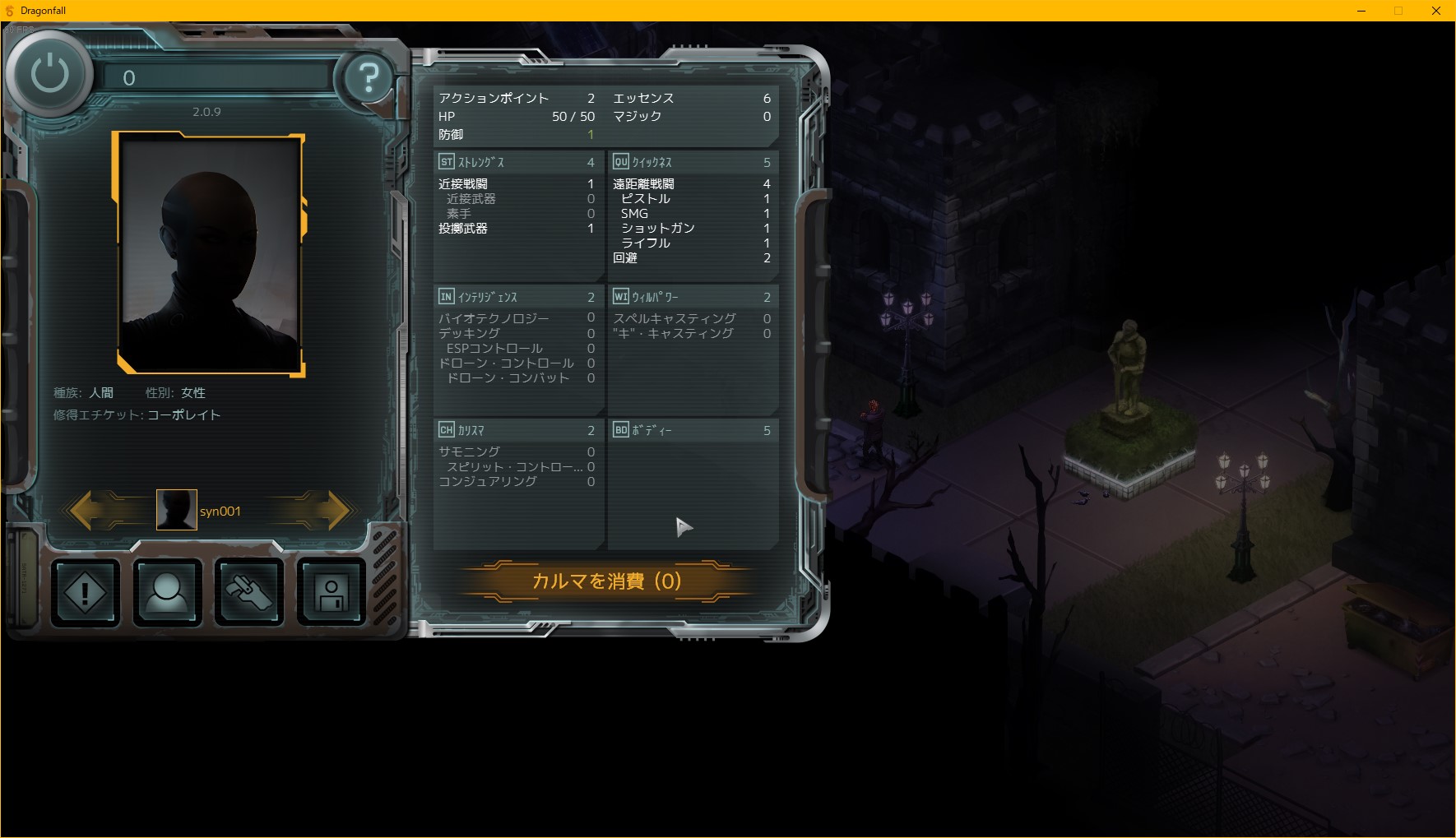This screenshot has height=838, width=1456.
Task: Click the IN インテリジェンス stat badge
Action: tap(447, 297)
